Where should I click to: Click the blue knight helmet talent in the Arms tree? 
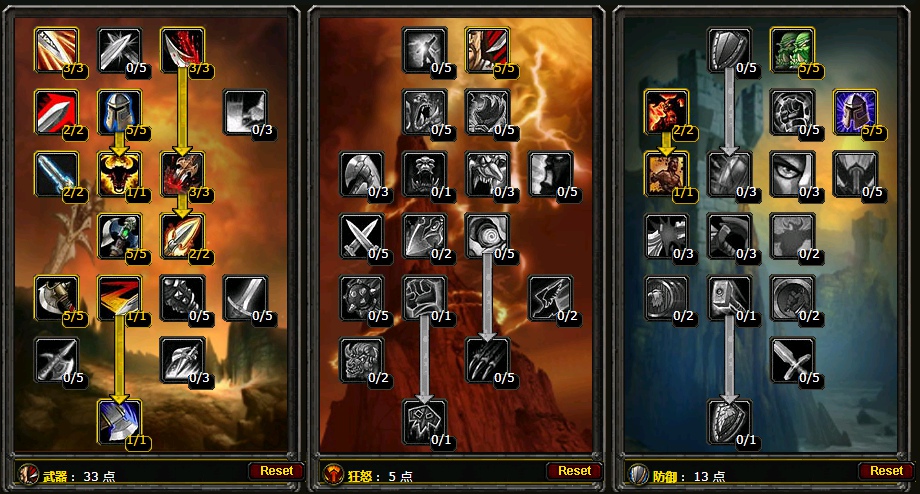pos(119,111)
